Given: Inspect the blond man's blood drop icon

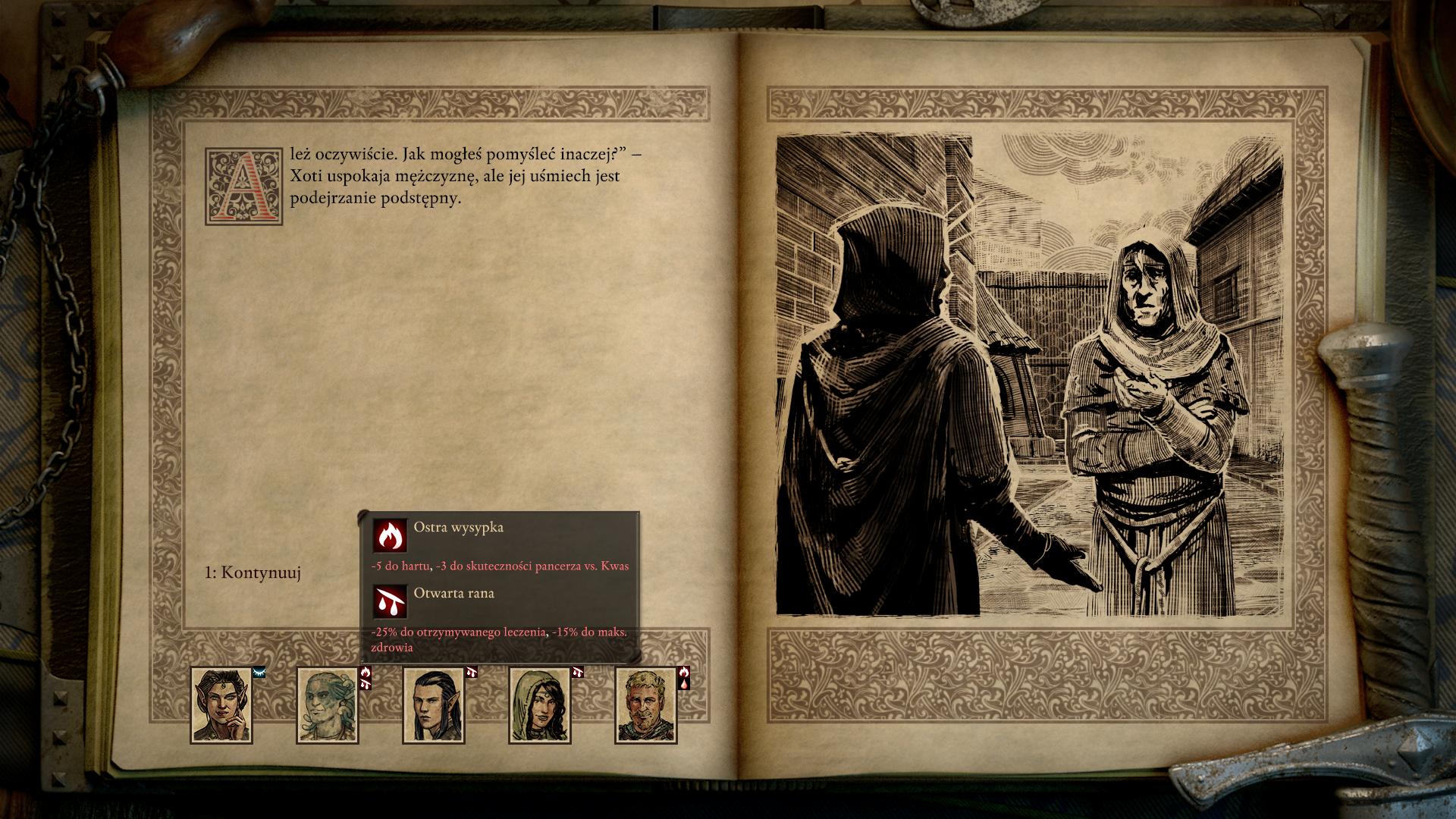Looking at the screenshot, I should pyautogui.click(x=684, y=683).
